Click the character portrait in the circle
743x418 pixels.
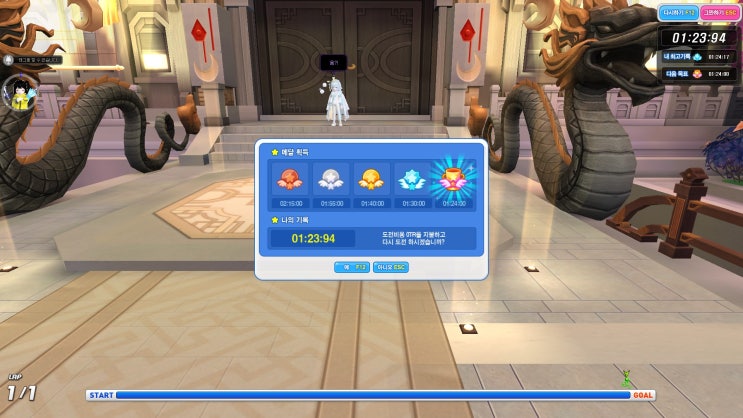point(19,93)
